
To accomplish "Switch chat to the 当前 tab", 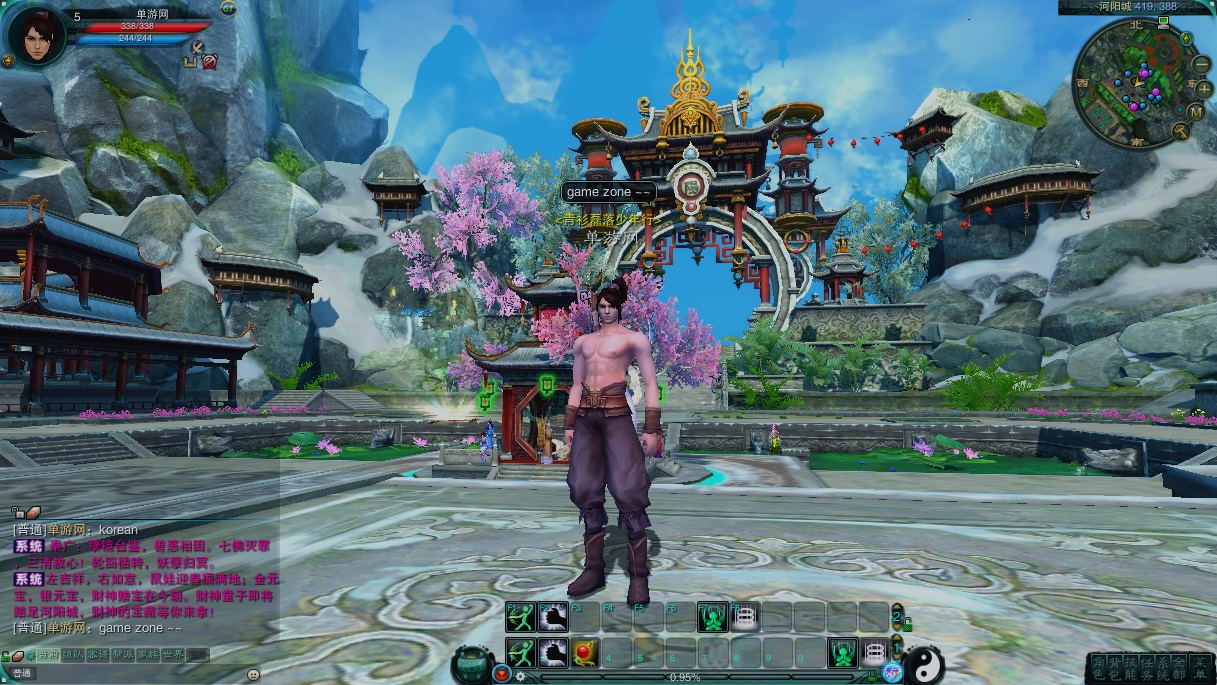I will [x=48, y=654].
